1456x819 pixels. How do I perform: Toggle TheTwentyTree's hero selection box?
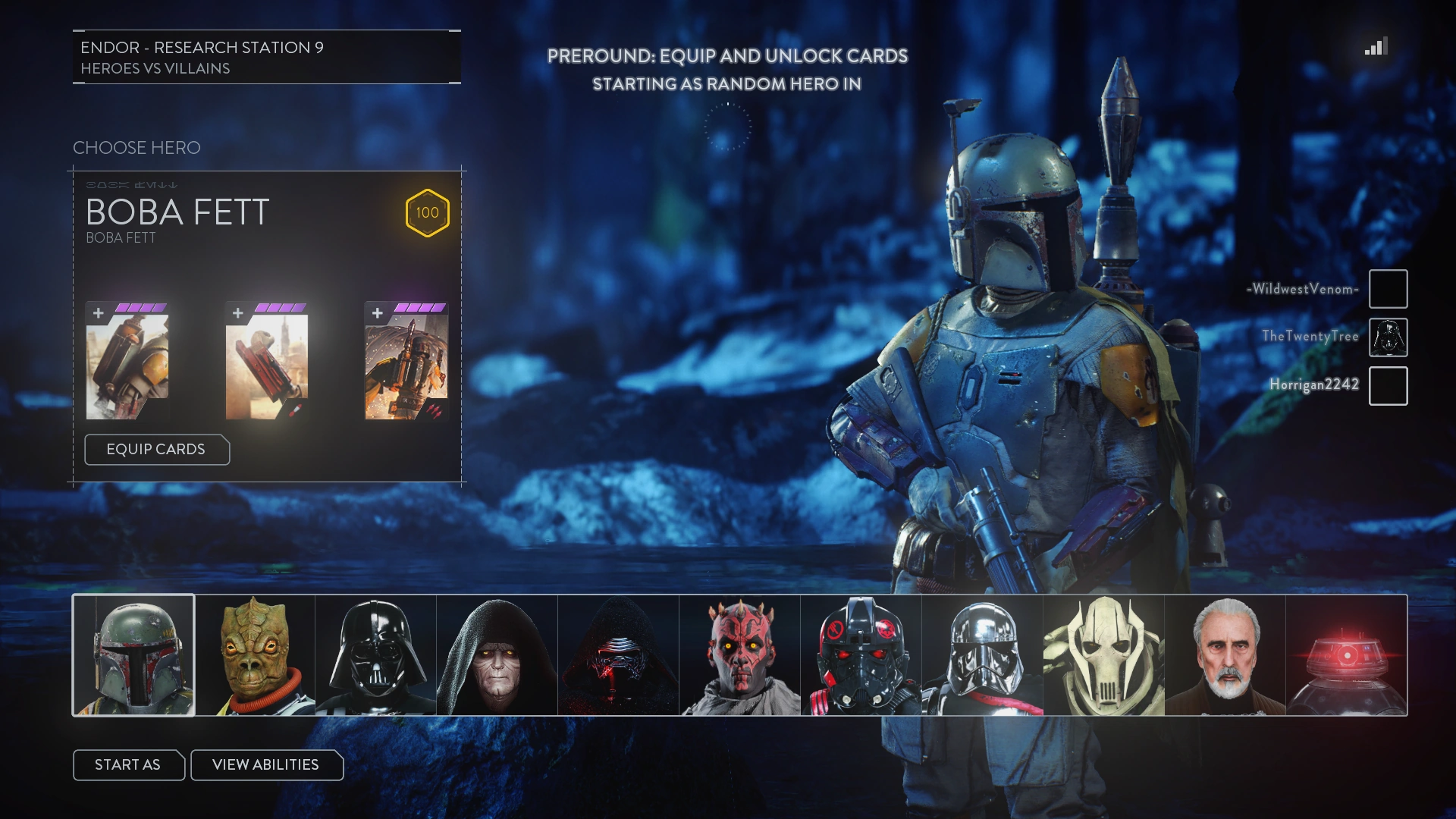(1389, 337)
